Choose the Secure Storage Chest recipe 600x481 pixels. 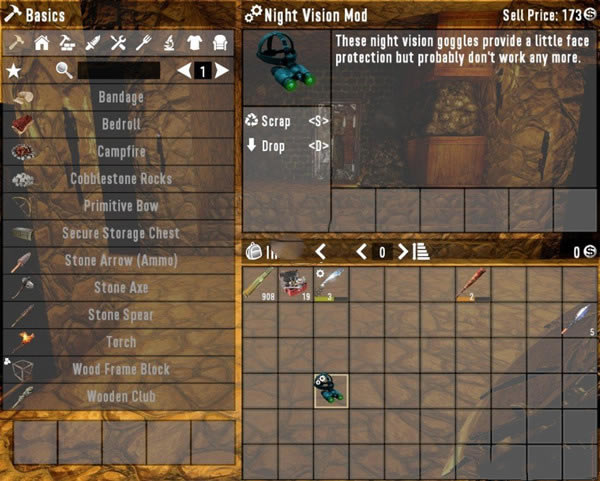(x=120, y=233)
